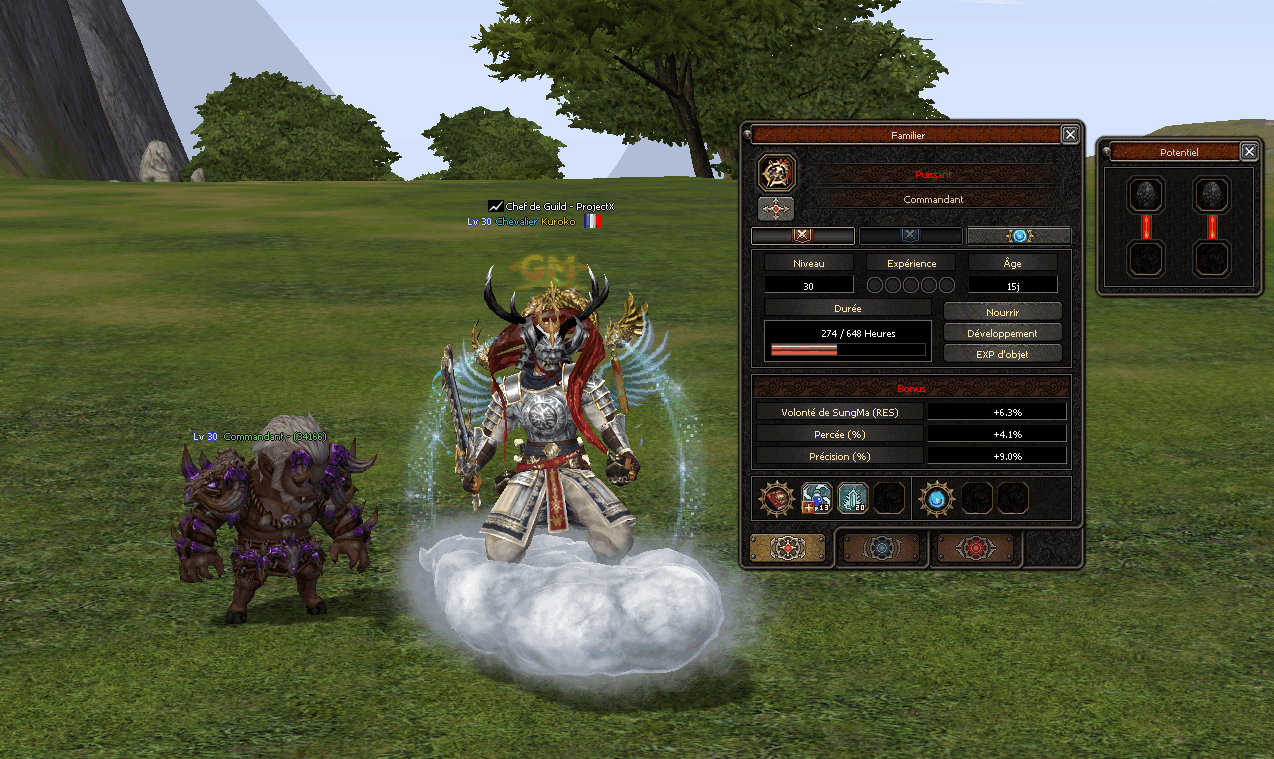Click the pet portrait icon in Familier
This screenshot has height=759, width=1274.
pyautogui.click(x=777, y=173)
